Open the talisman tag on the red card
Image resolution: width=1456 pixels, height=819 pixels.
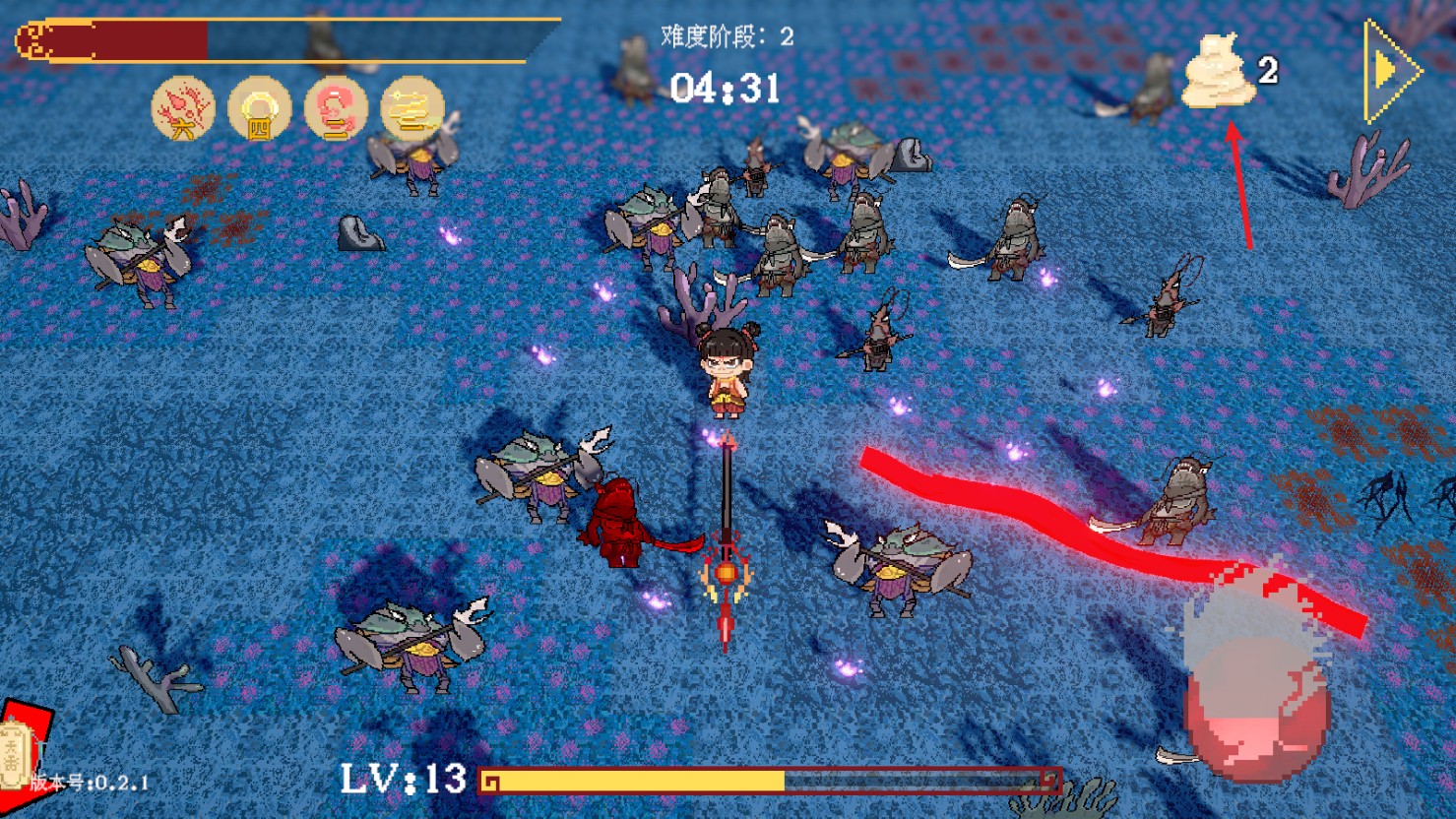(15, 754)
